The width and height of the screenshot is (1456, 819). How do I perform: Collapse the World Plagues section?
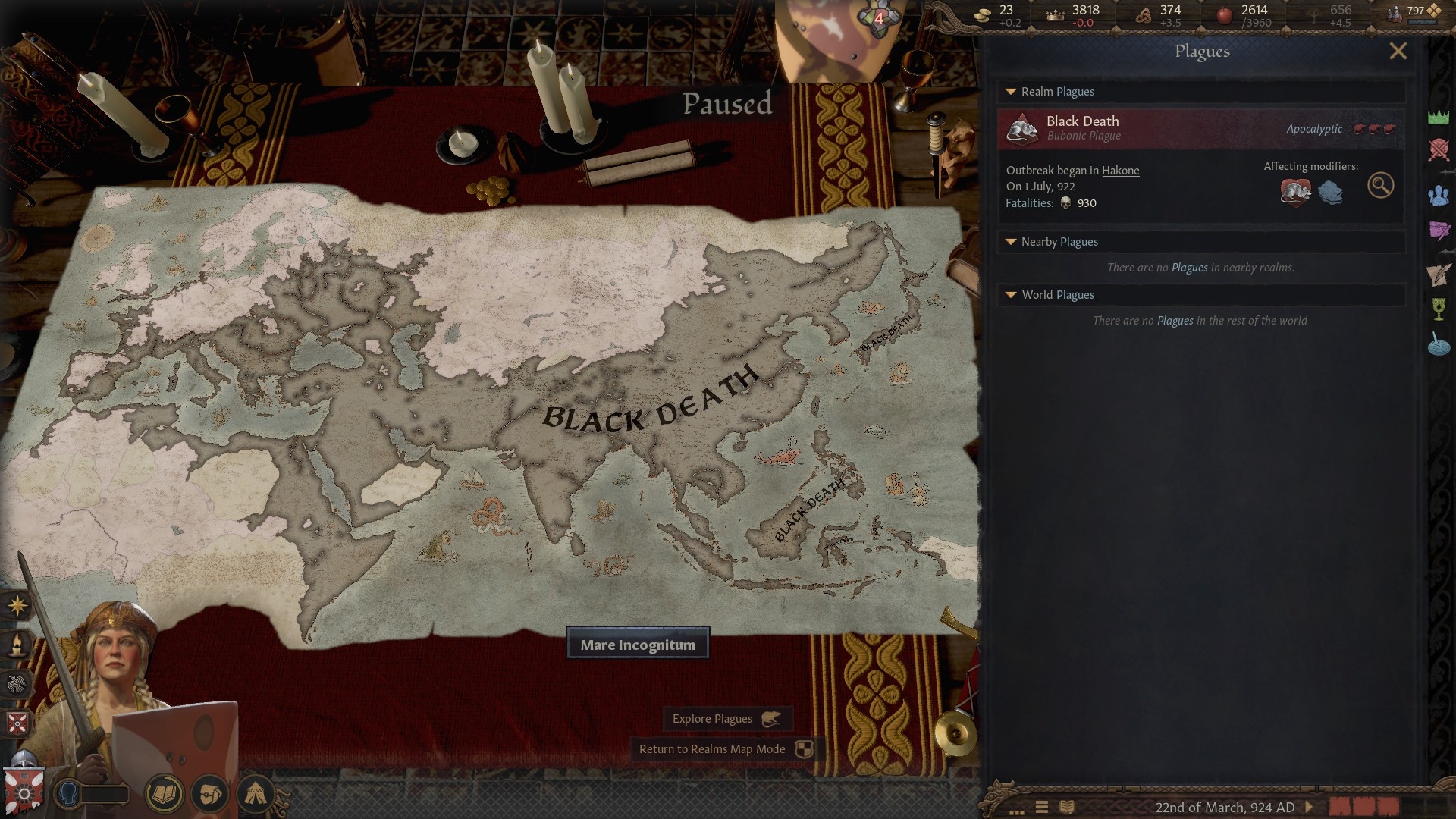pyautogui.click(x=1011, y=295)
